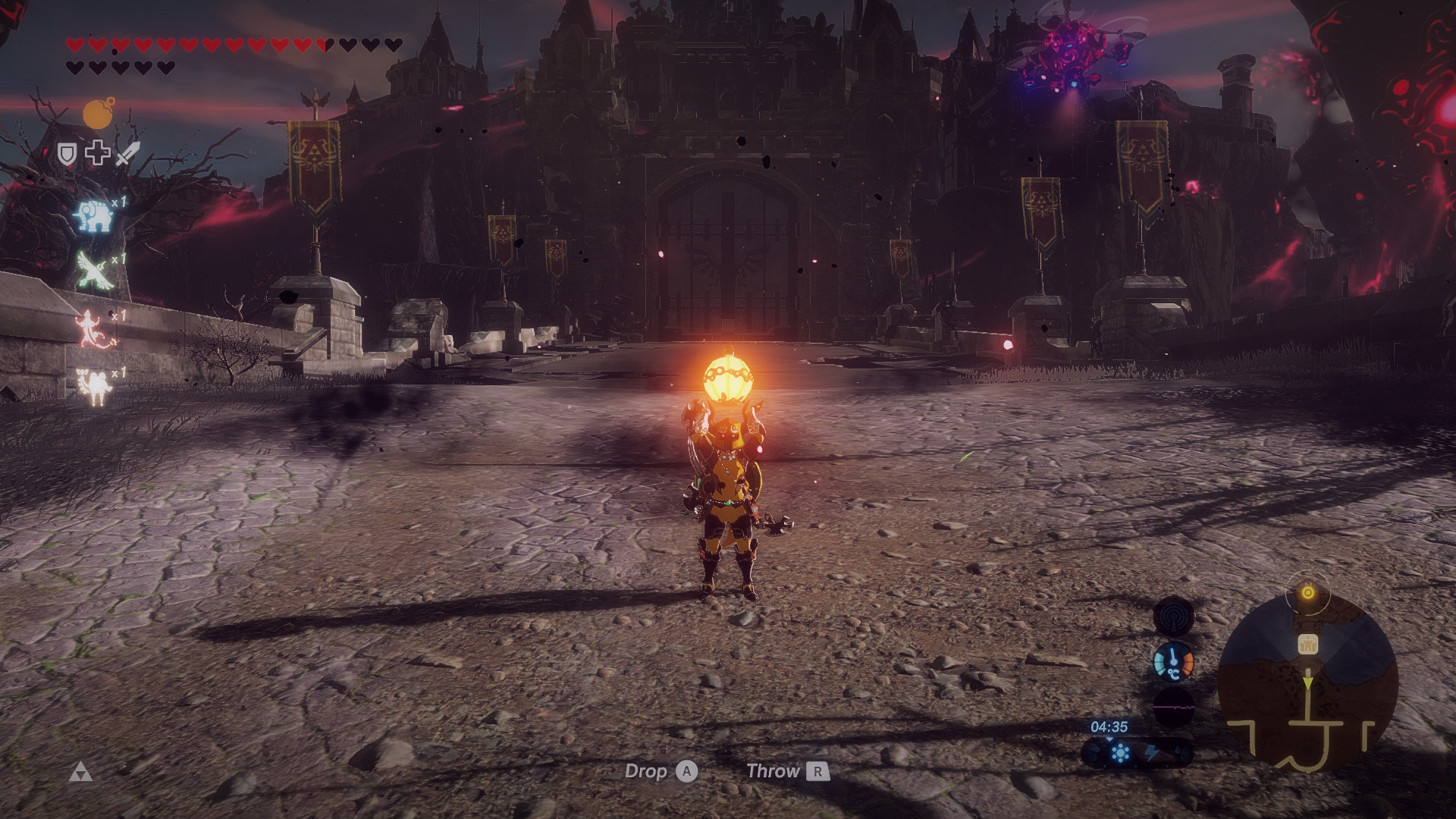Select the green Revali's Gale bird icon

coord(94,269)
